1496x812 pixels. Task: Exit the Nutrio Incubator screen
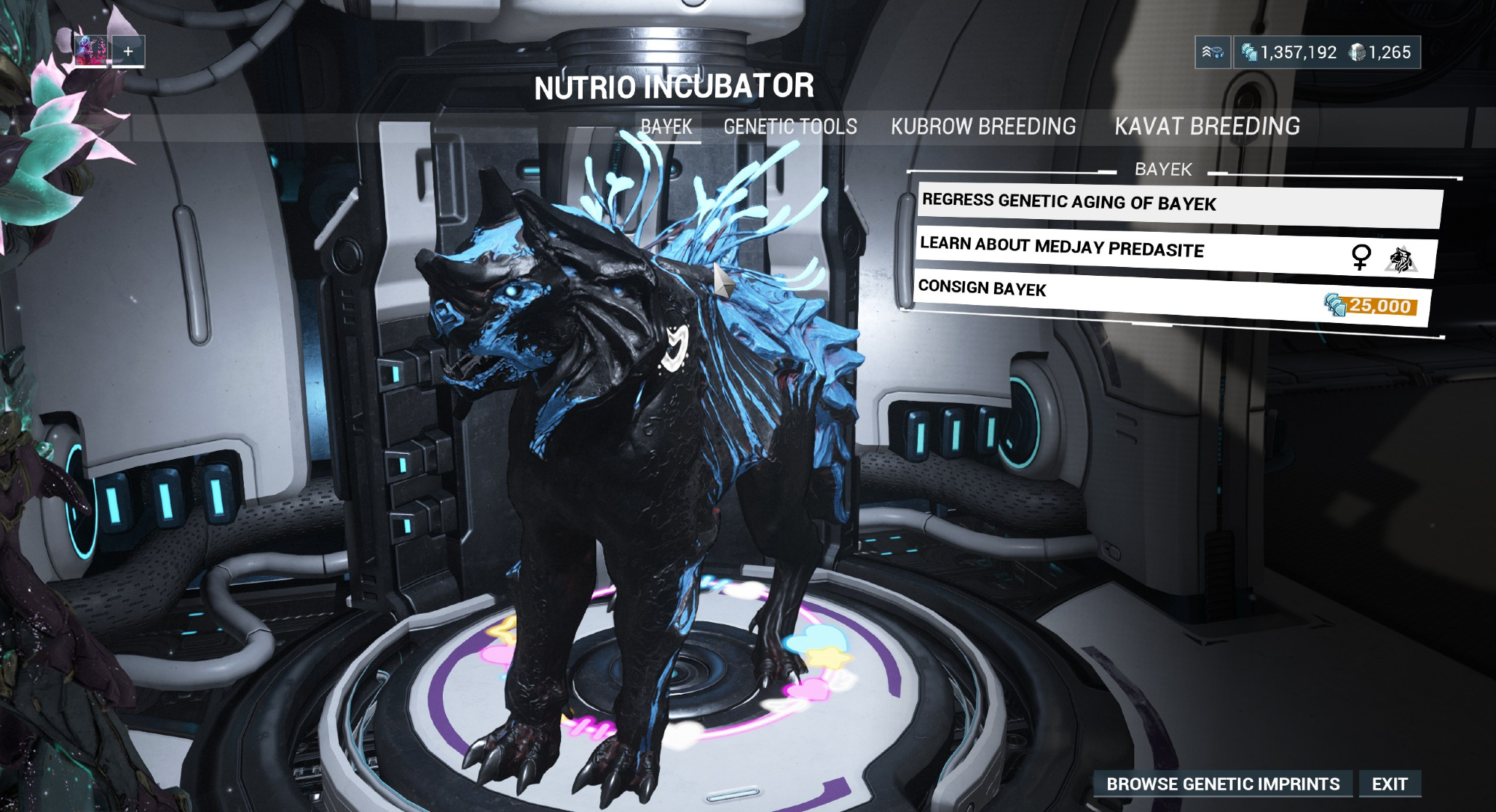click(x=1389, y=784)
